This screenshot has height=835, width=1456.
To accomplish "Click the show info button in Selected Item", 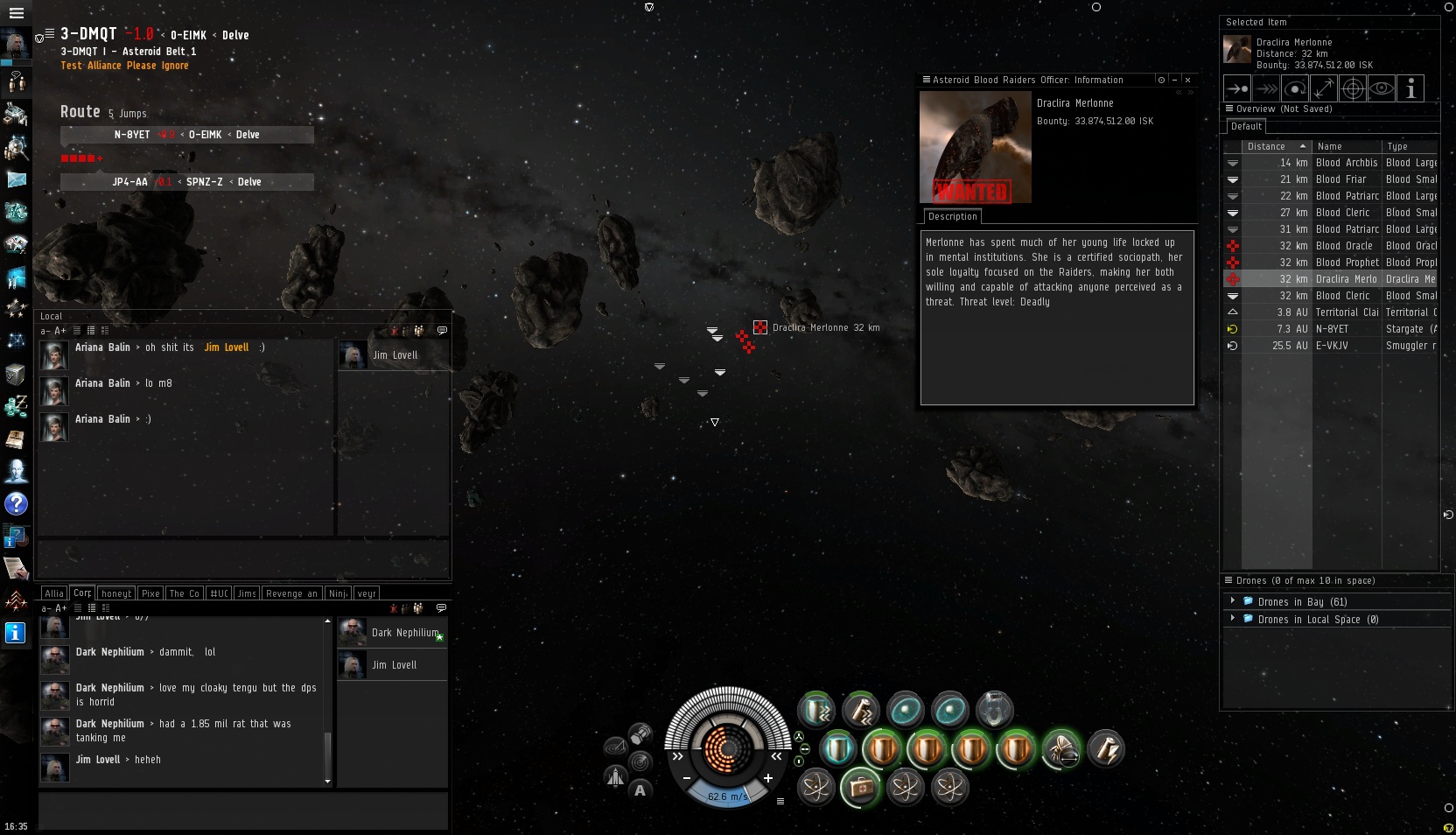I will pos(1410,88).
